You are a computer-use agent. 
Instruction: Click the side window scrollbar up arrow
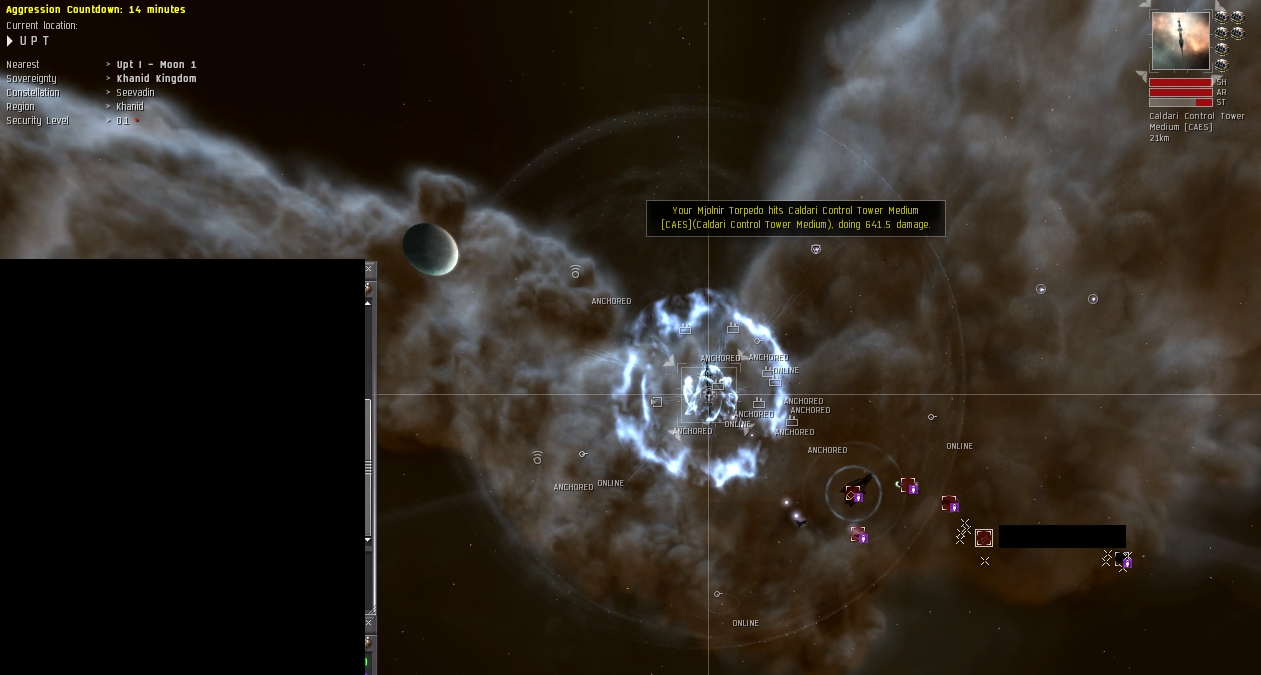pos(368,303)
